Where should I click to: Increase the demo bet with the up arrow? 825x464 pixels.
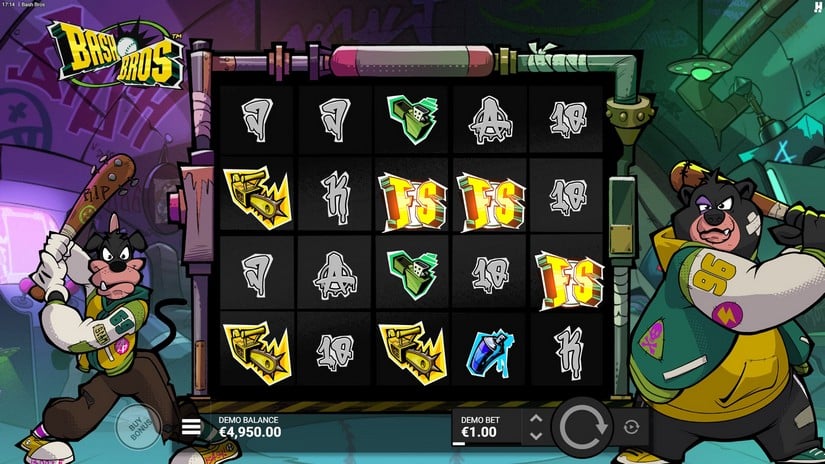[x=535, y=419]
